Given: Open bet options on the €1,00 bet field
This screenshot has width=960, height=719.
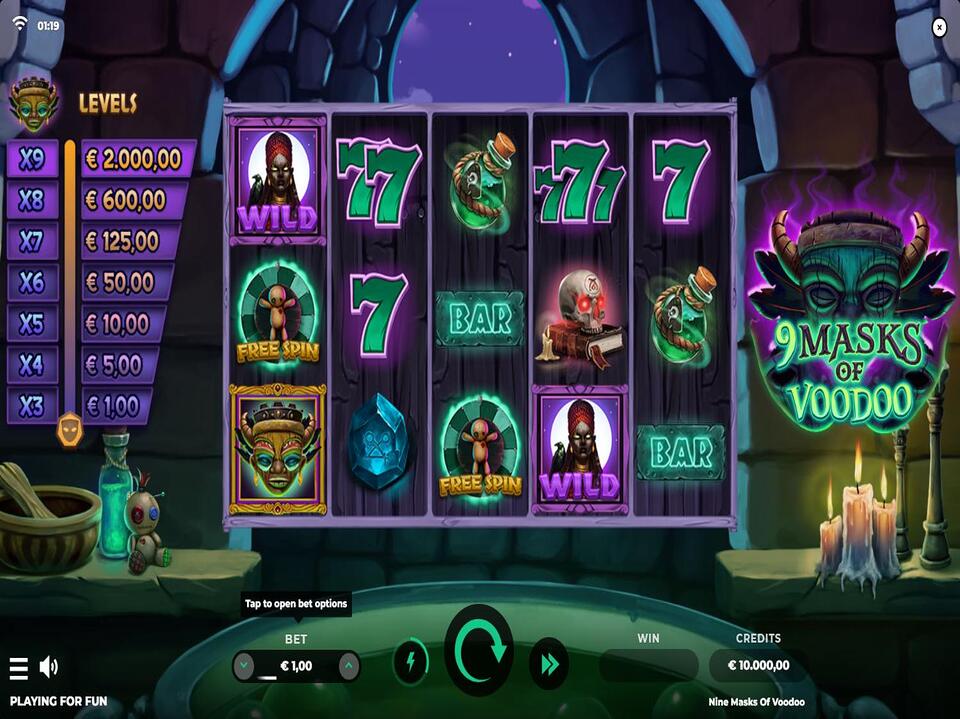Looking at the screenshot, I should [x=296, y=665].
